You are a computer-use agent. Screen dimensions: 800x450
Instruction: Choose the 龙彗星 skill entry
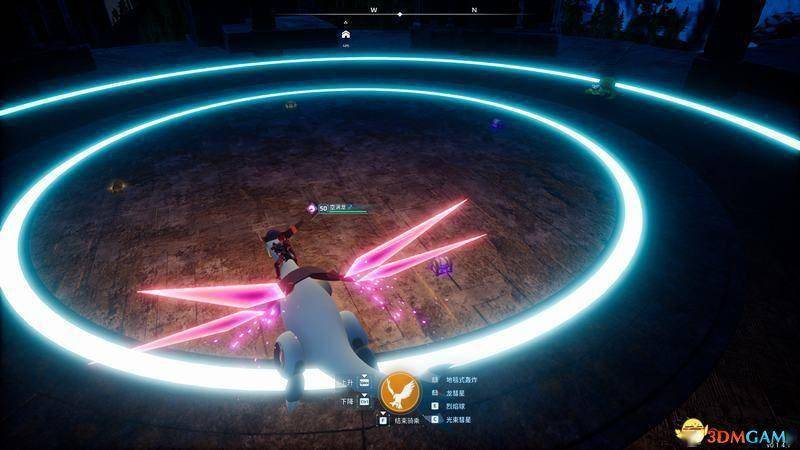pyautogui.click(x=456, y=394)
